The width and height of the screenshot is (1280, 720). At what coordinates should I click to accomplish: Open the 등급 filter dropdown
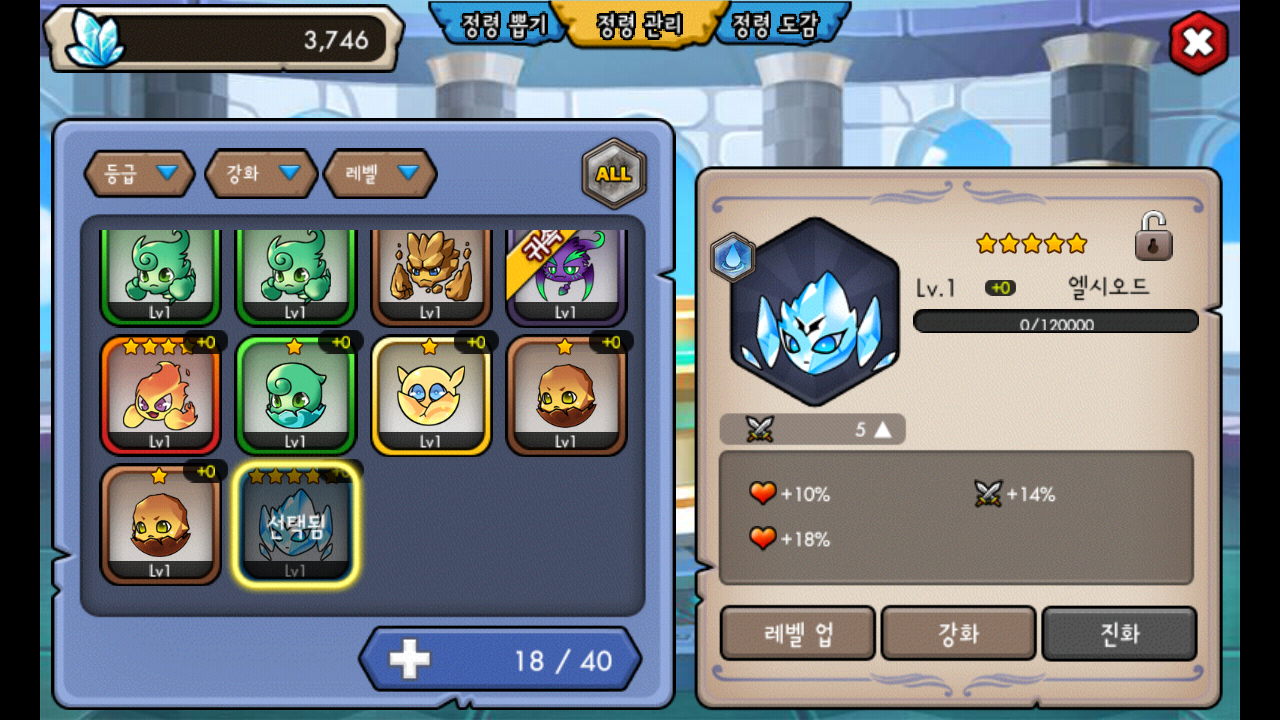coord(139,173)
